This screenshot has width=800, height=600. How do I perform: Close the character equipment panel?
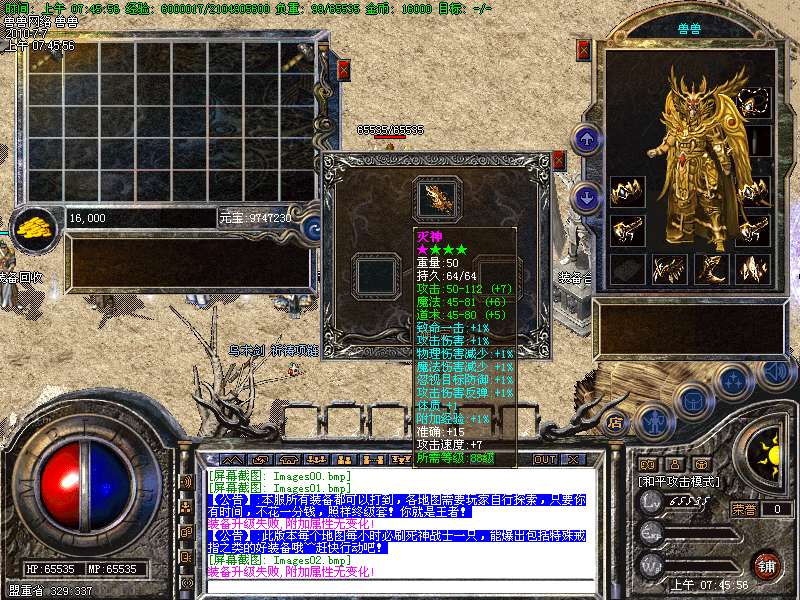point(584,51)
